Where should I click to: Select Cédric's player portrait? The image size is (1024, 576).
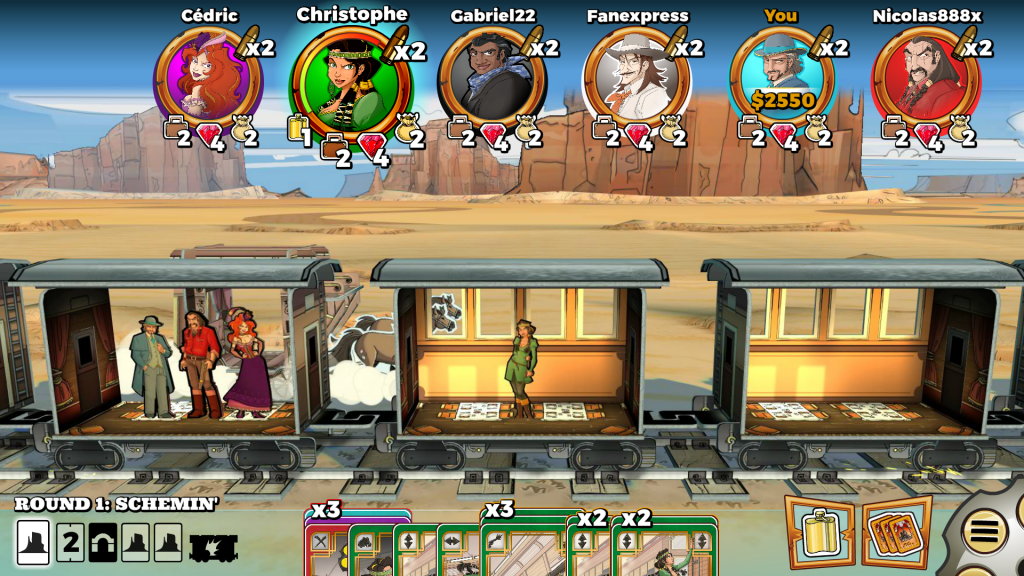coord(206,77)
